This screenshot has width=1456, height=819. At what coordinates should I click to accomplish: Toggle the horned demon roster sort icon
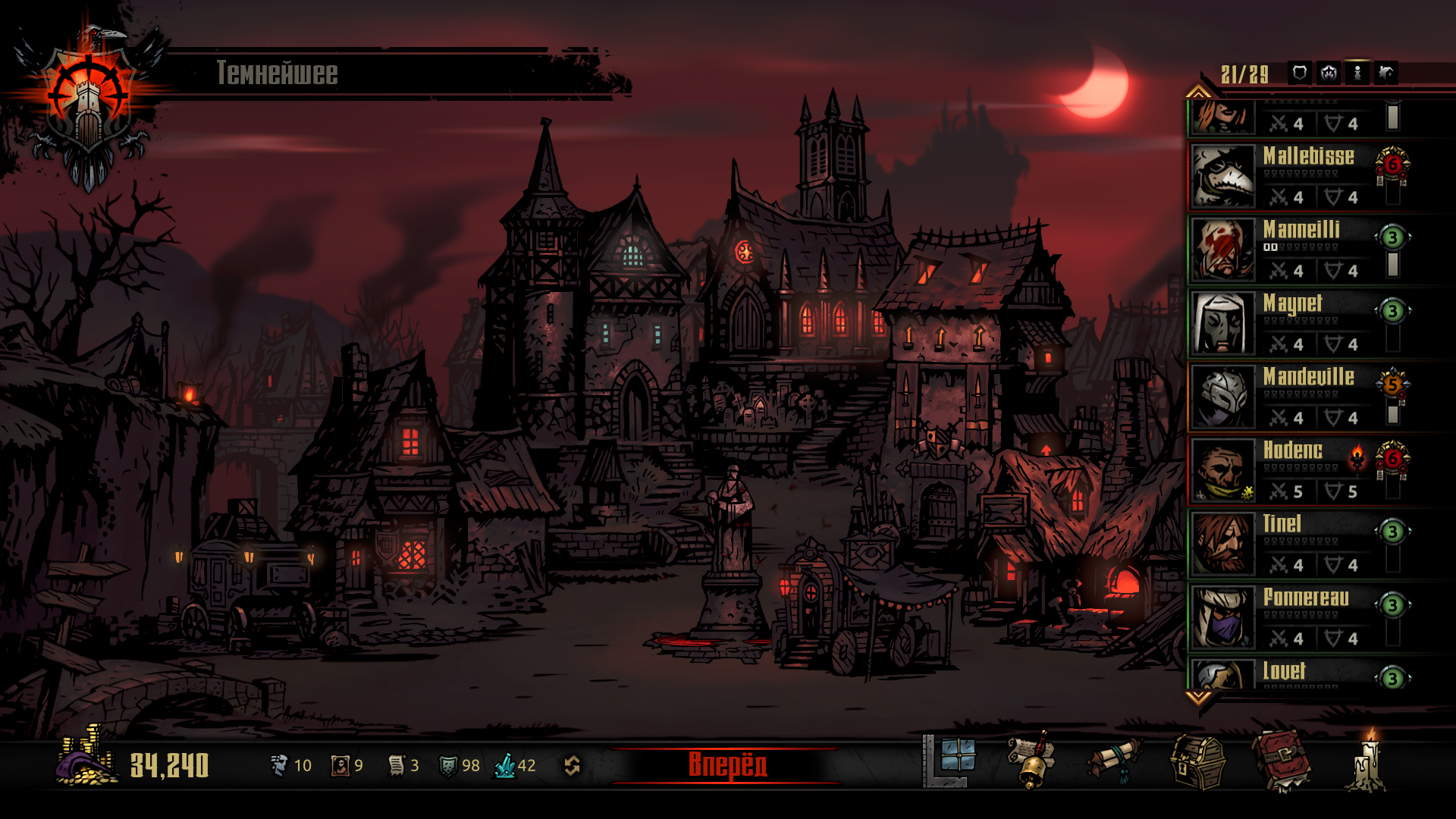[1329, 73]
